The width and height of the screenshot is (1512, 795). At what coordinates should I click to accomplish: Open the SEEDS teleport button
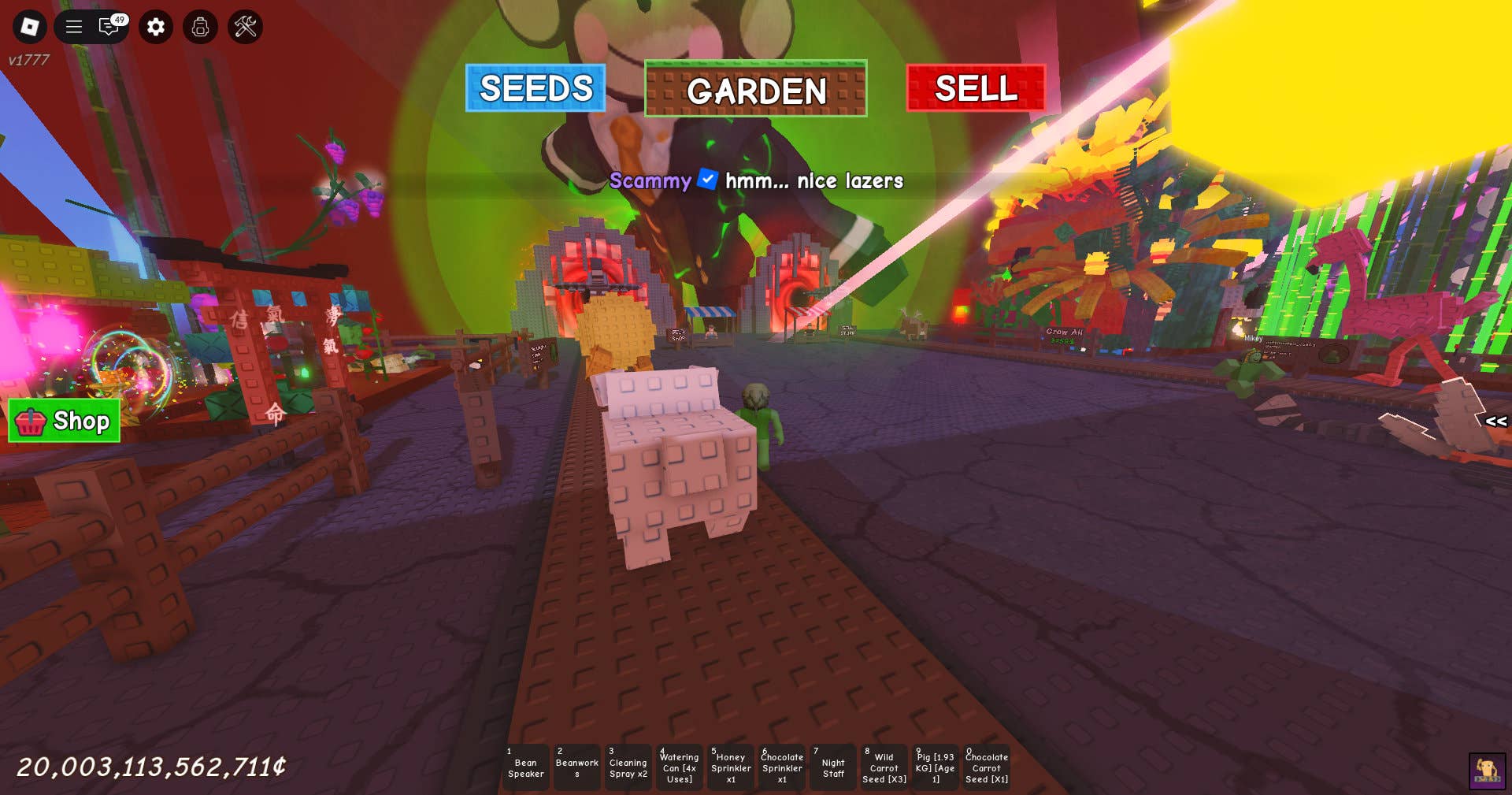coord(535,88)
